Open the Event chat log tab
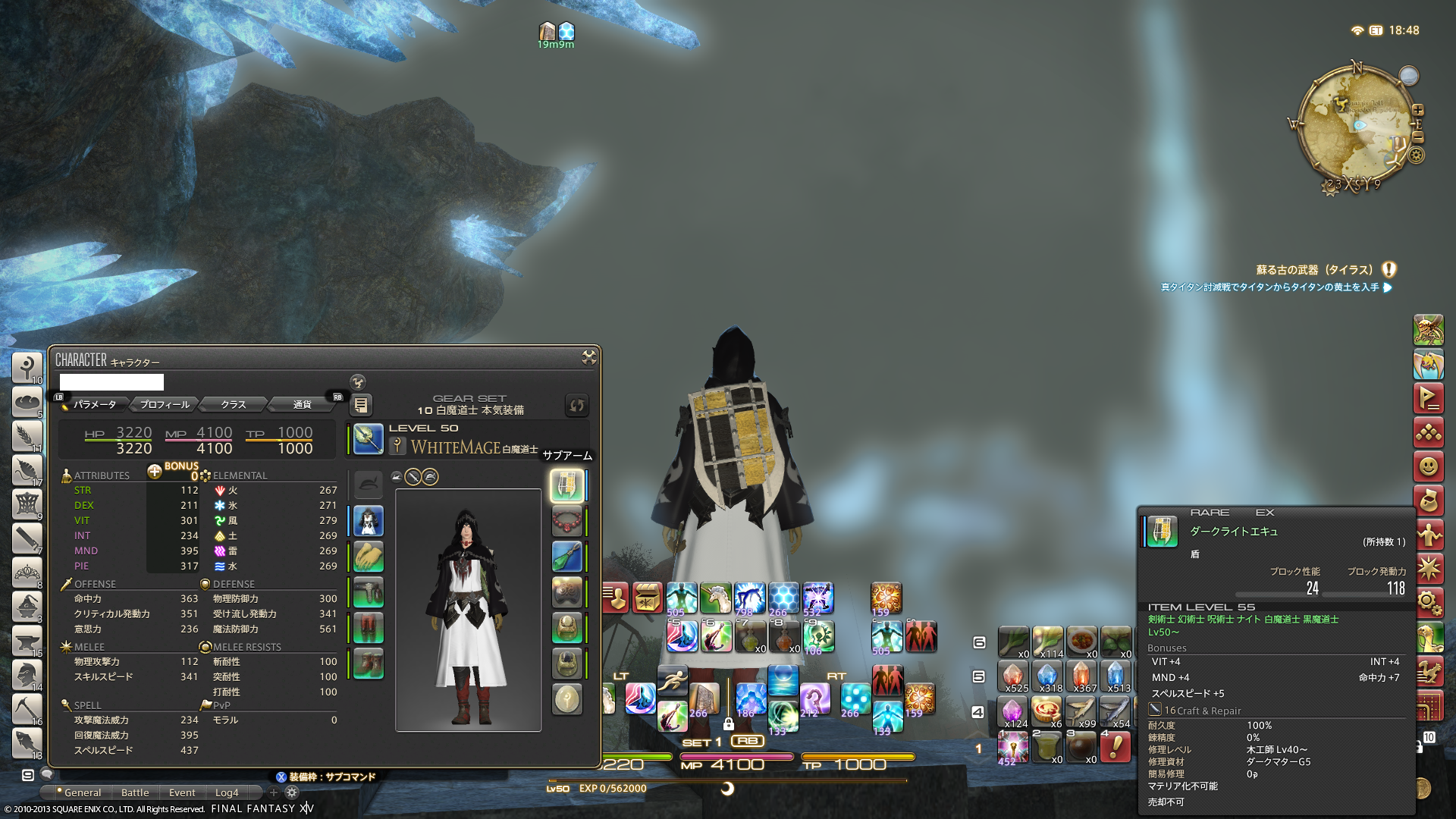 [x=182, y=792]
